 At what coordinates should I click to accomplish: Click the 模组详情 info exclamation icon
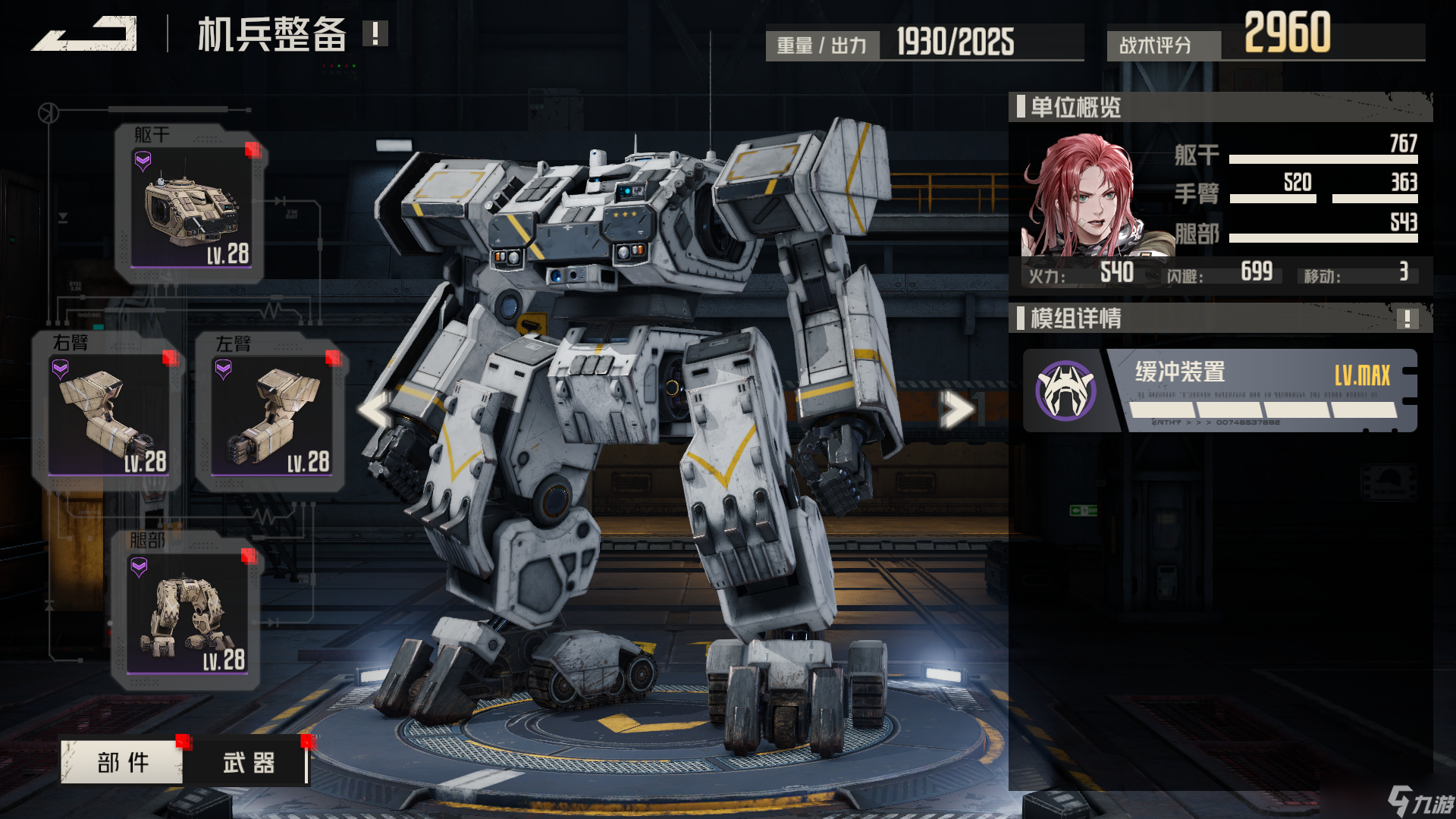[x=1407, y=318]
